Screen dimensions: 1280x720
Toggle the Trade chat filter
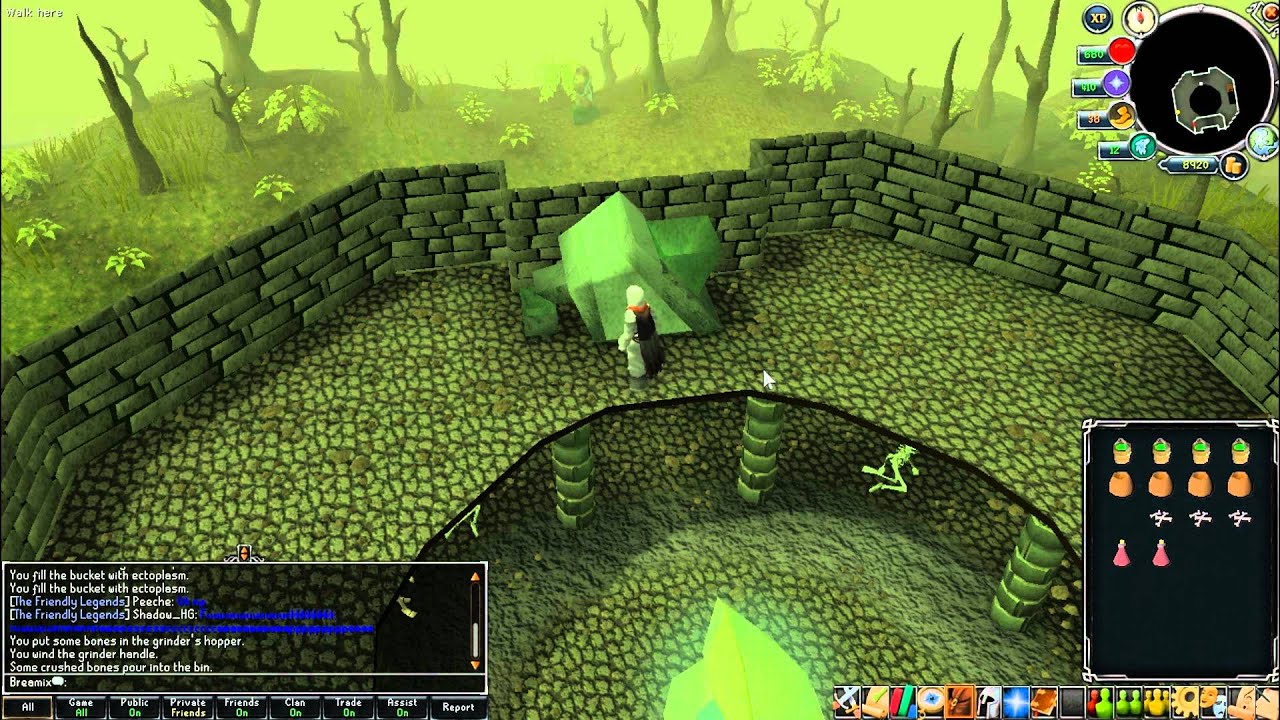[348, 707]
